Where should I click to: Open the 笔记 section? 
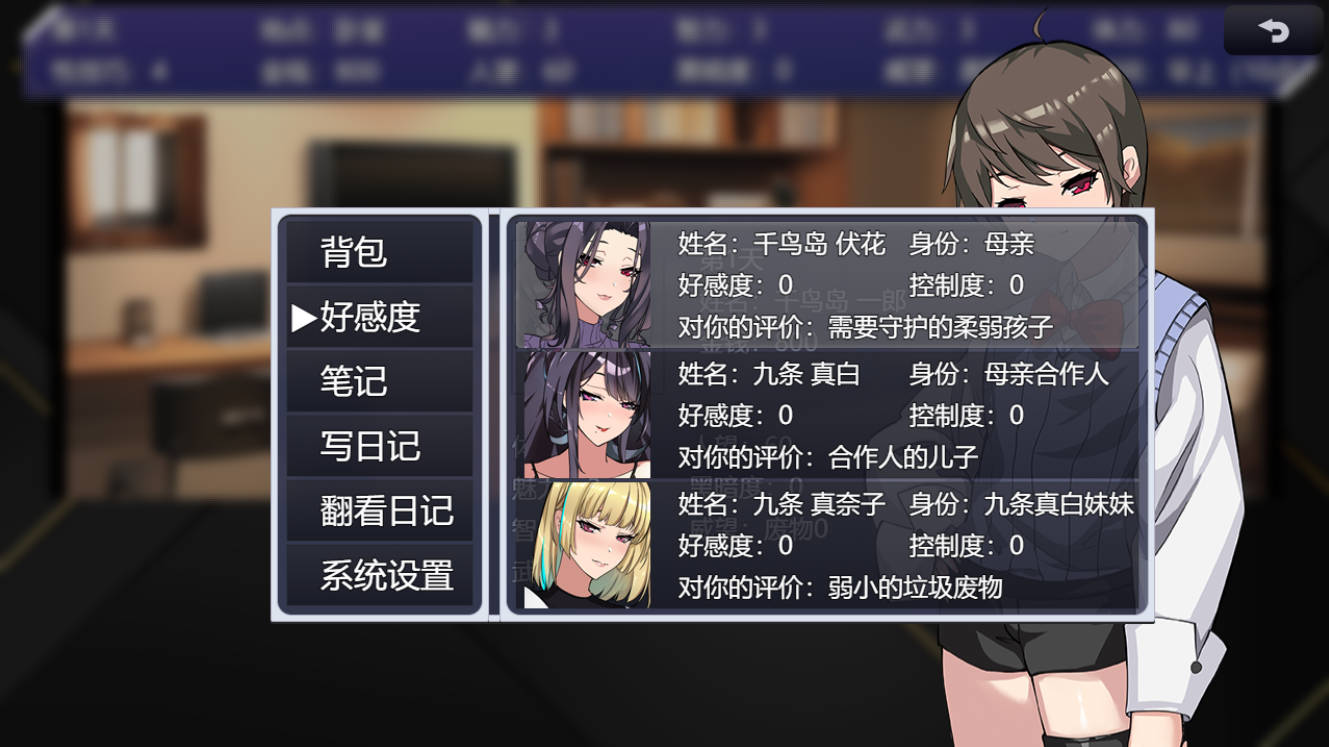[380, 381]
